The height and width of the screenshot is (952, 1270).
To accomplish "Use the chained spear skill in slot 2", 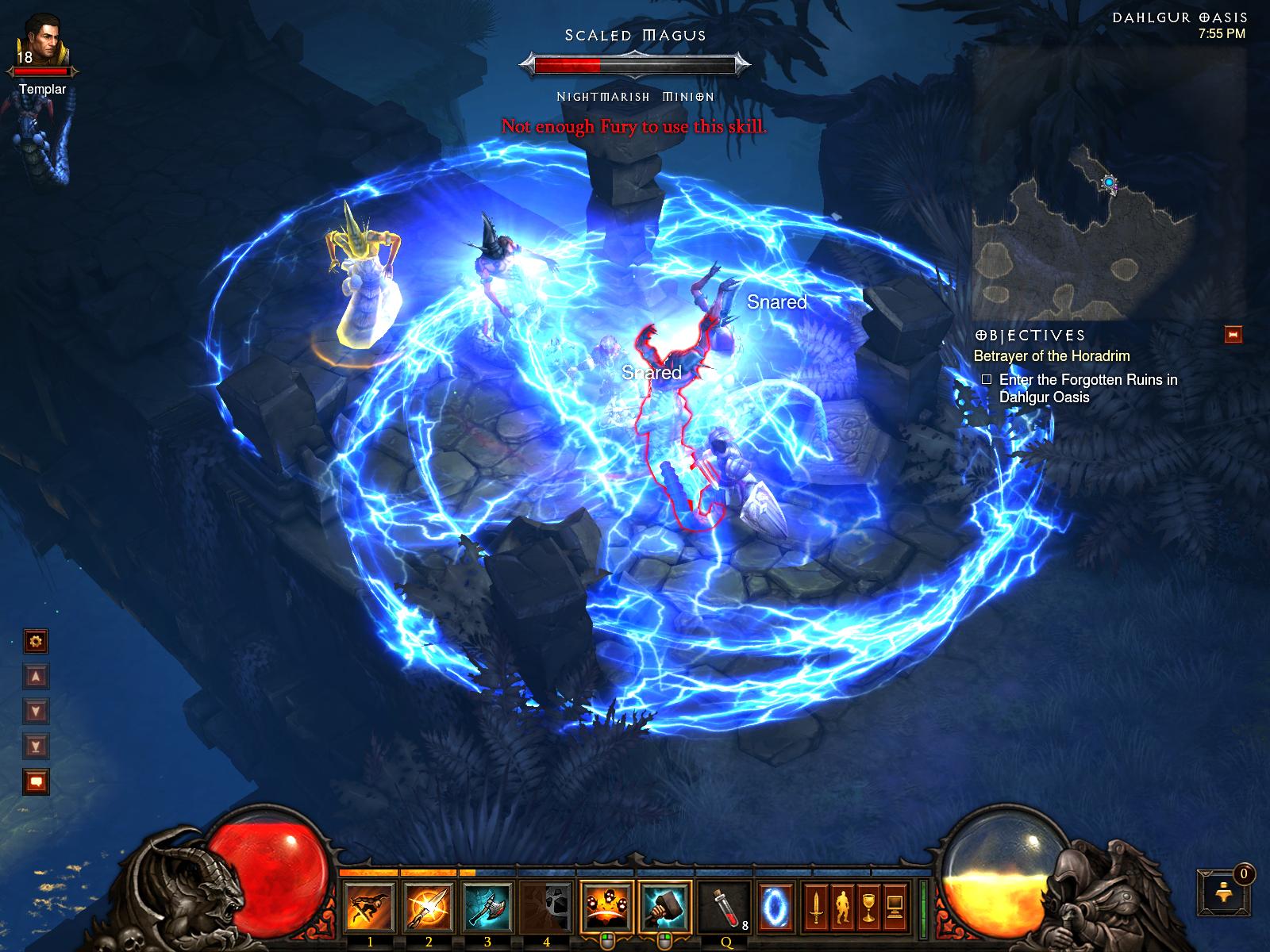I will [x=429, y=906].
